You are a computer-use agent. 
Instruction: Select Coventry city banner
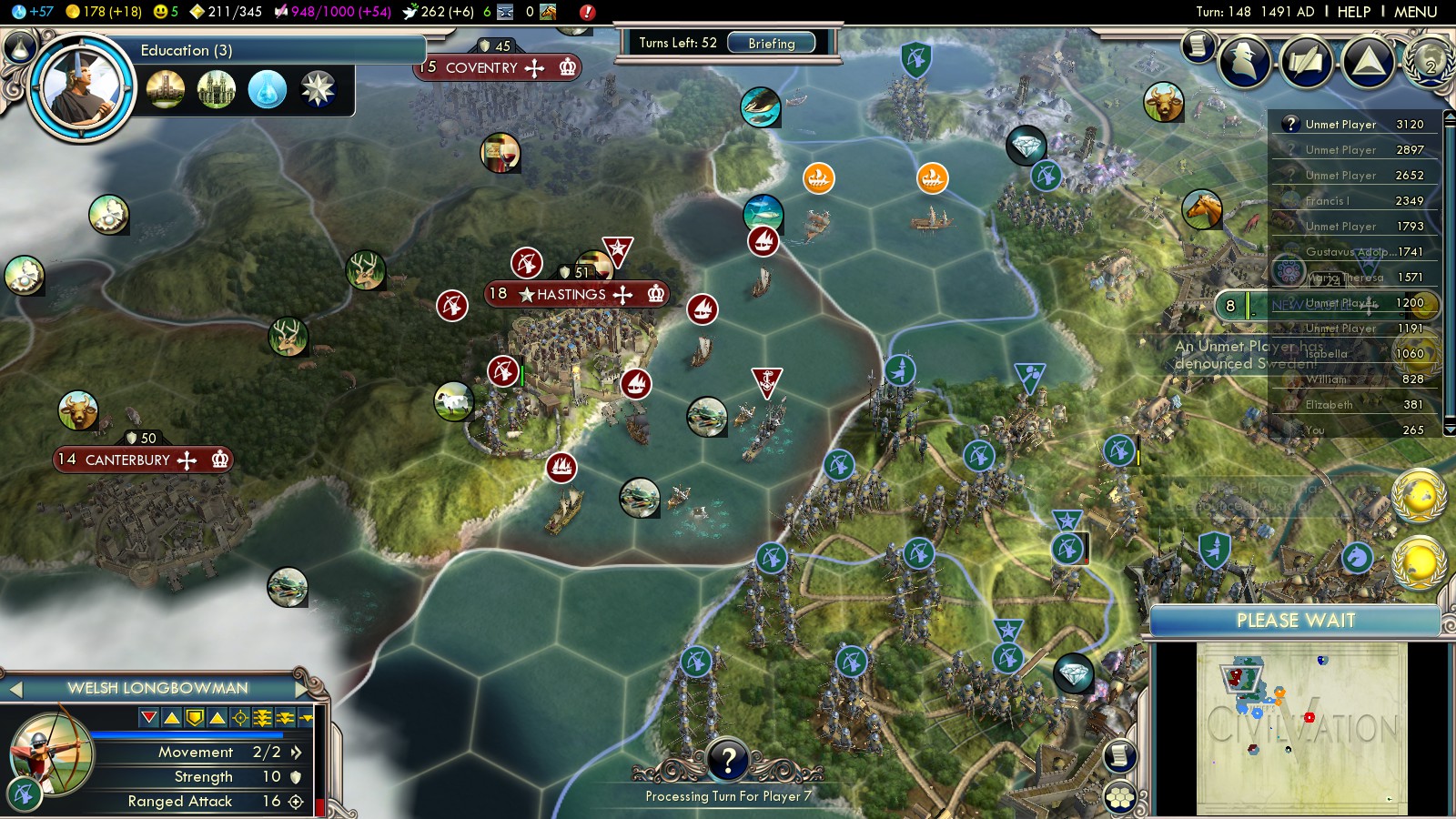[x=497, y=67]
